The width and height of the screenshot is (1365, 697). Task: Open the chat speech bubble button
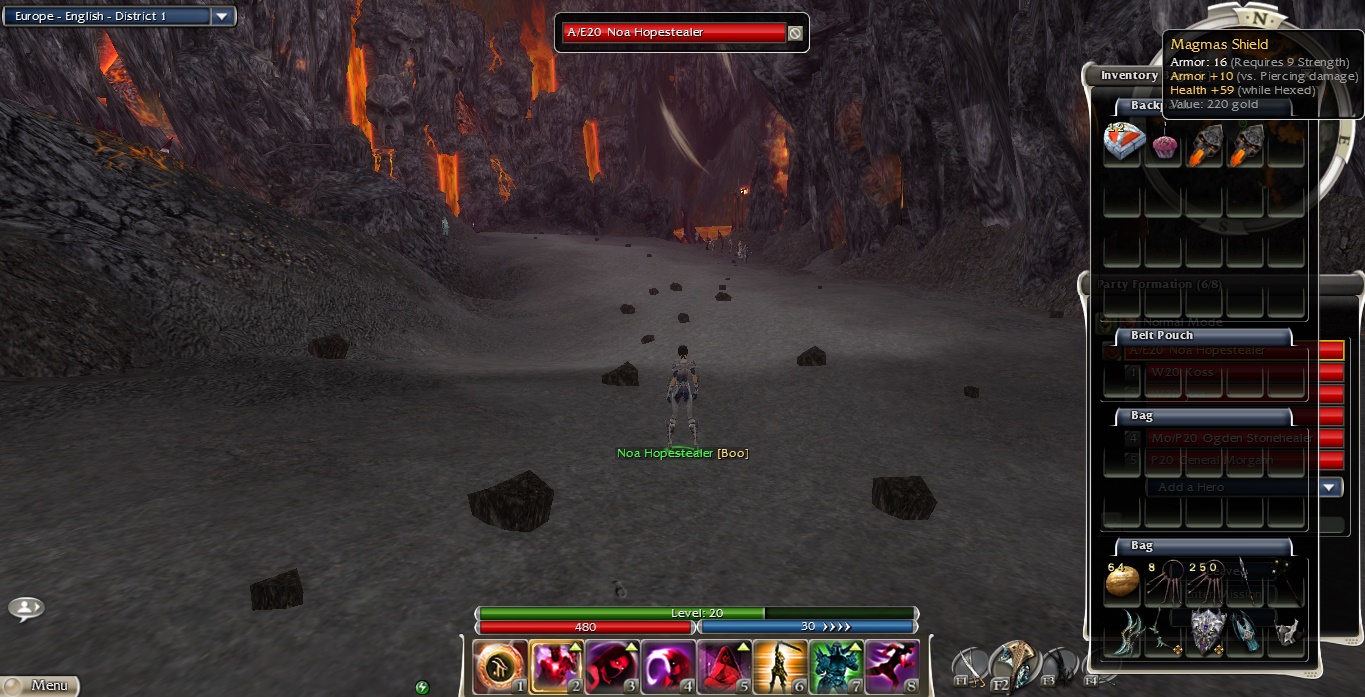point(26,608)
